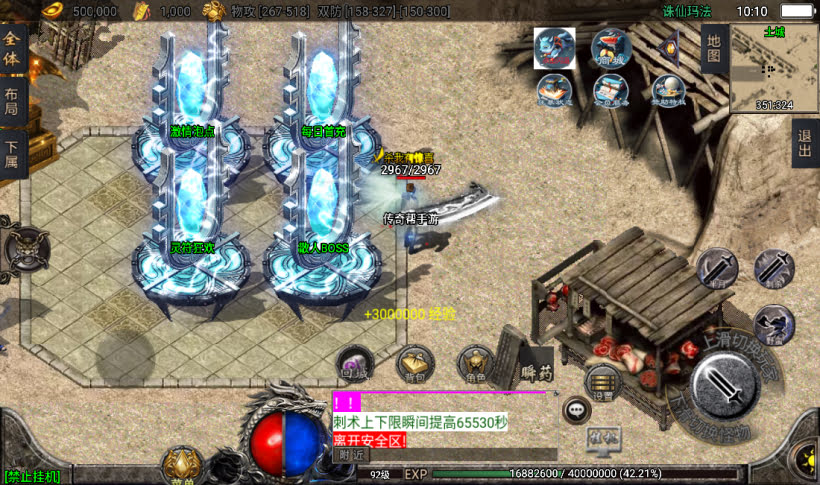Open the blue monster event icon
The width and height of the screenshot is (820, 485).
click(x=554, y=48)
